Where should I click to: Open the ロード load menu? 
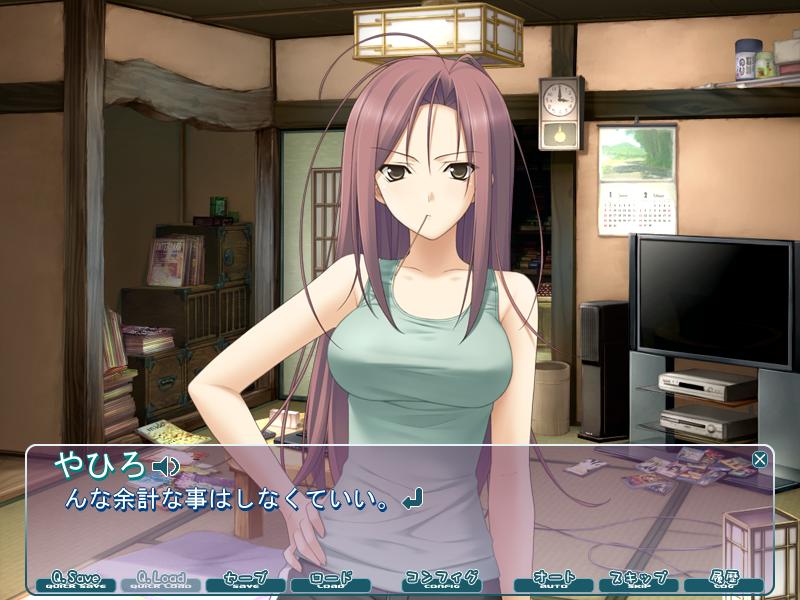coord(330,581)
